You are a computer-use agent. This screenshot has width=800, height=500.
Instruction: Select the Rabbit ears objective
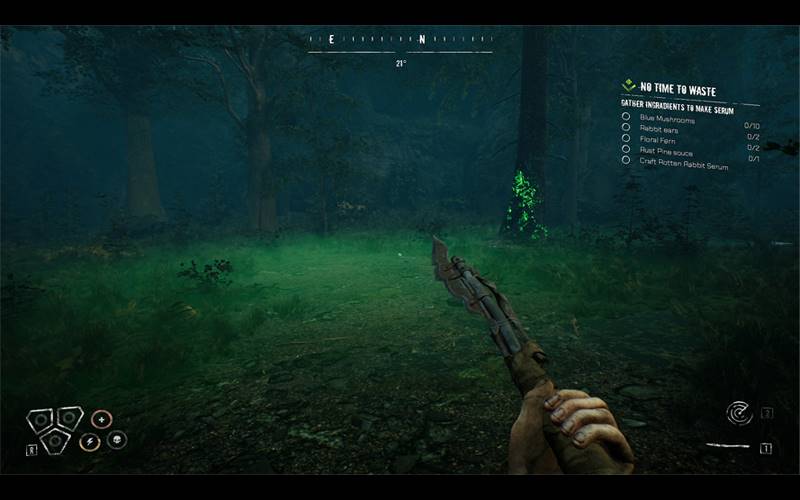660,129
